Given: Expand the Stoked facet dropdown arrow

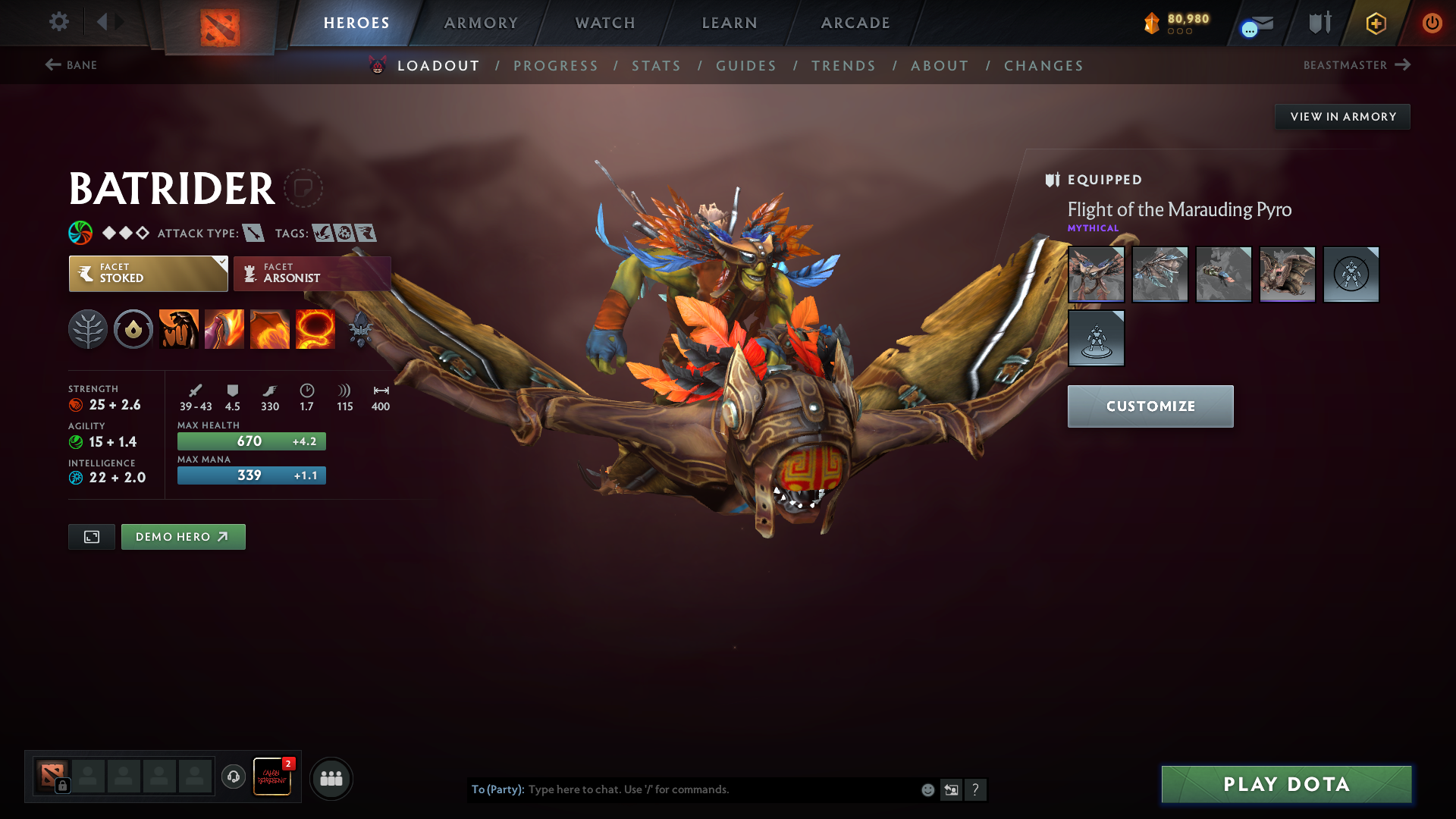Looking at the screenshot, I should click(221, 265).
